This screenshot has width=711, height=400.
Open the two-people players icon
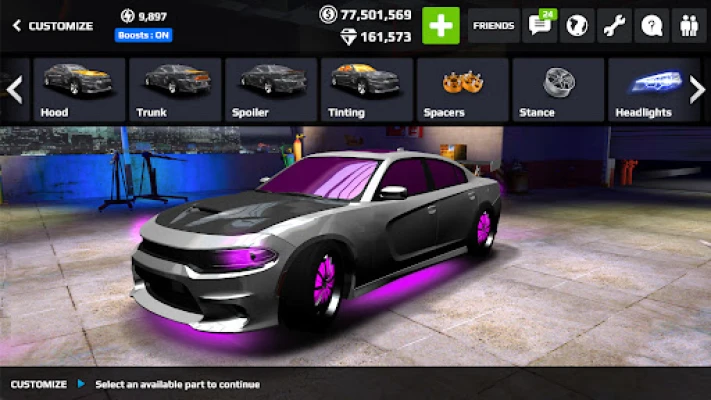click(687, 25)
